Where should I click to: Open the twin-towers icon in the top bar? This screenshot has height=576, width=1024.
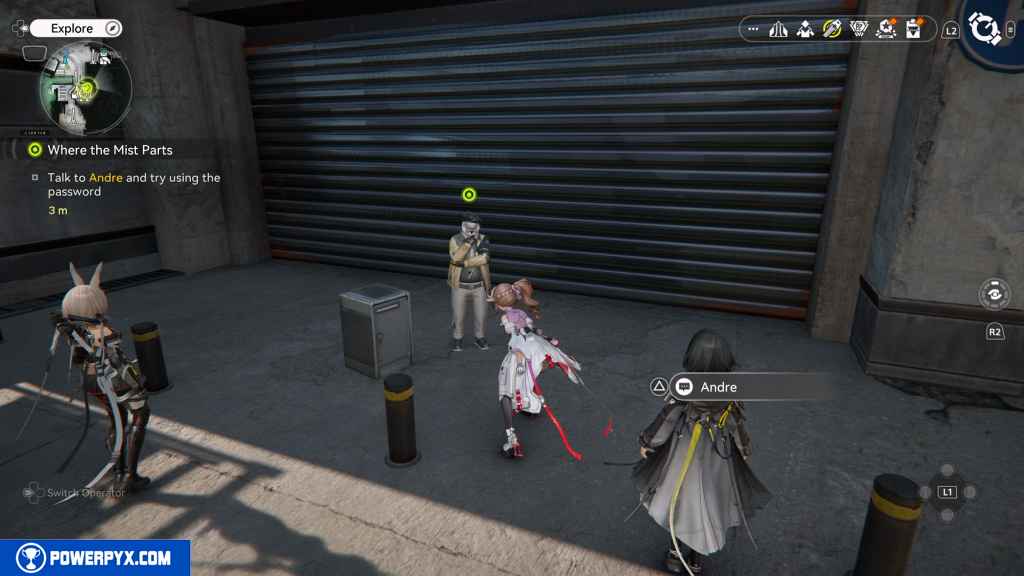point(779,29)
